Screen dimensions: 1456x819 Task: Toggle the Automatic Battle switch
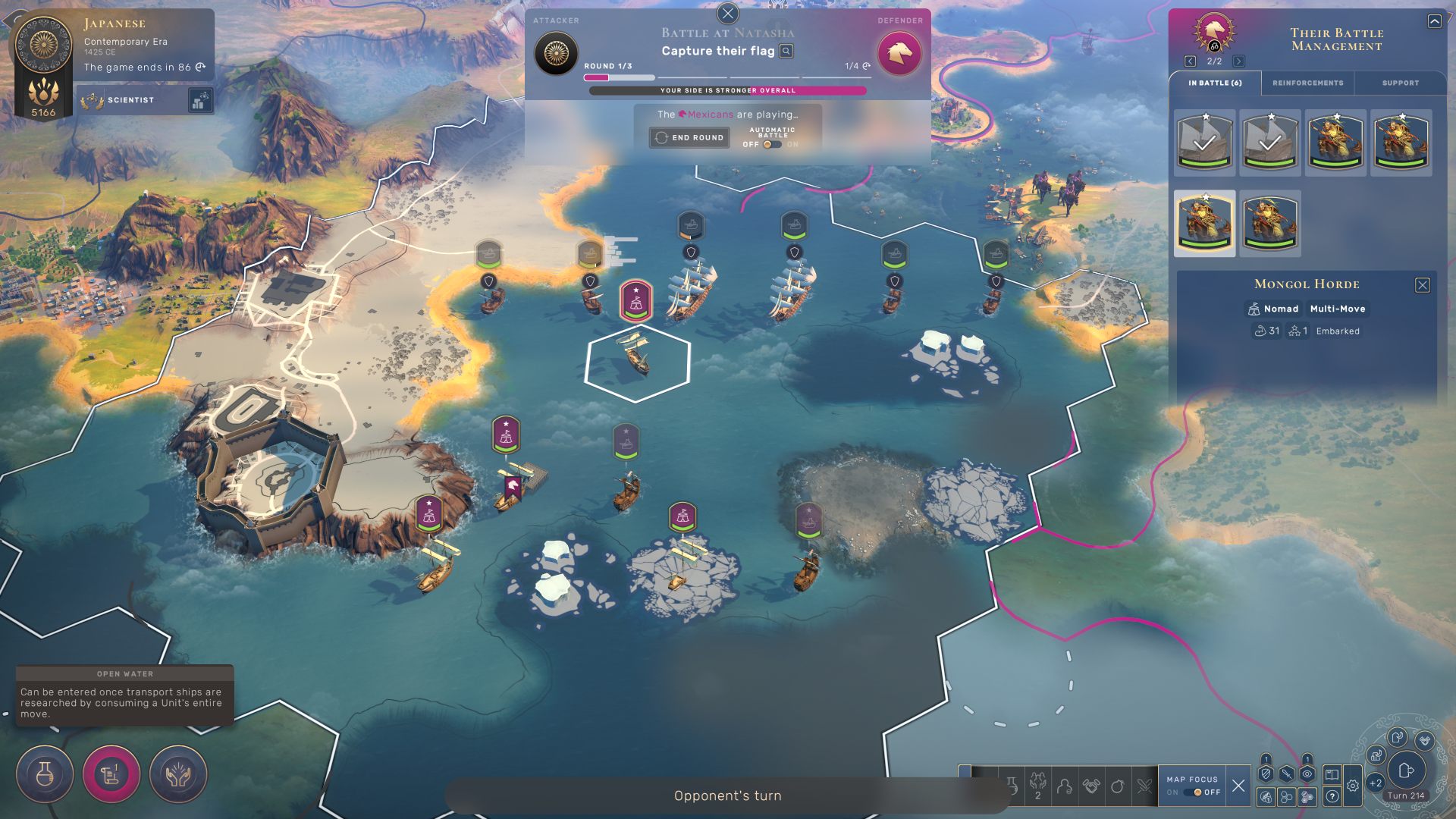click(772, 144)
